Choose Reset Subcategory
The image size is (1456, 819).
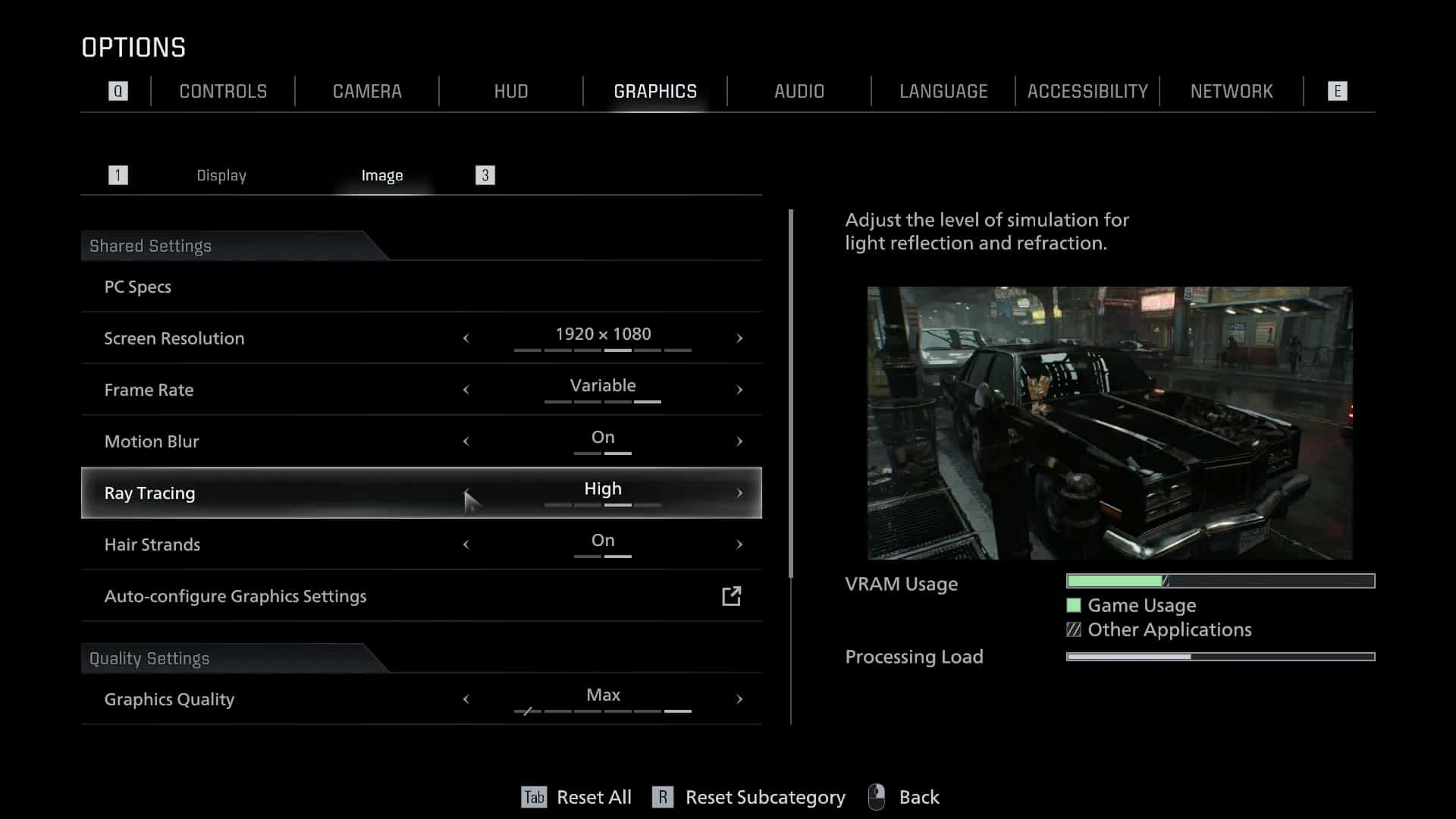coord(764,797)
